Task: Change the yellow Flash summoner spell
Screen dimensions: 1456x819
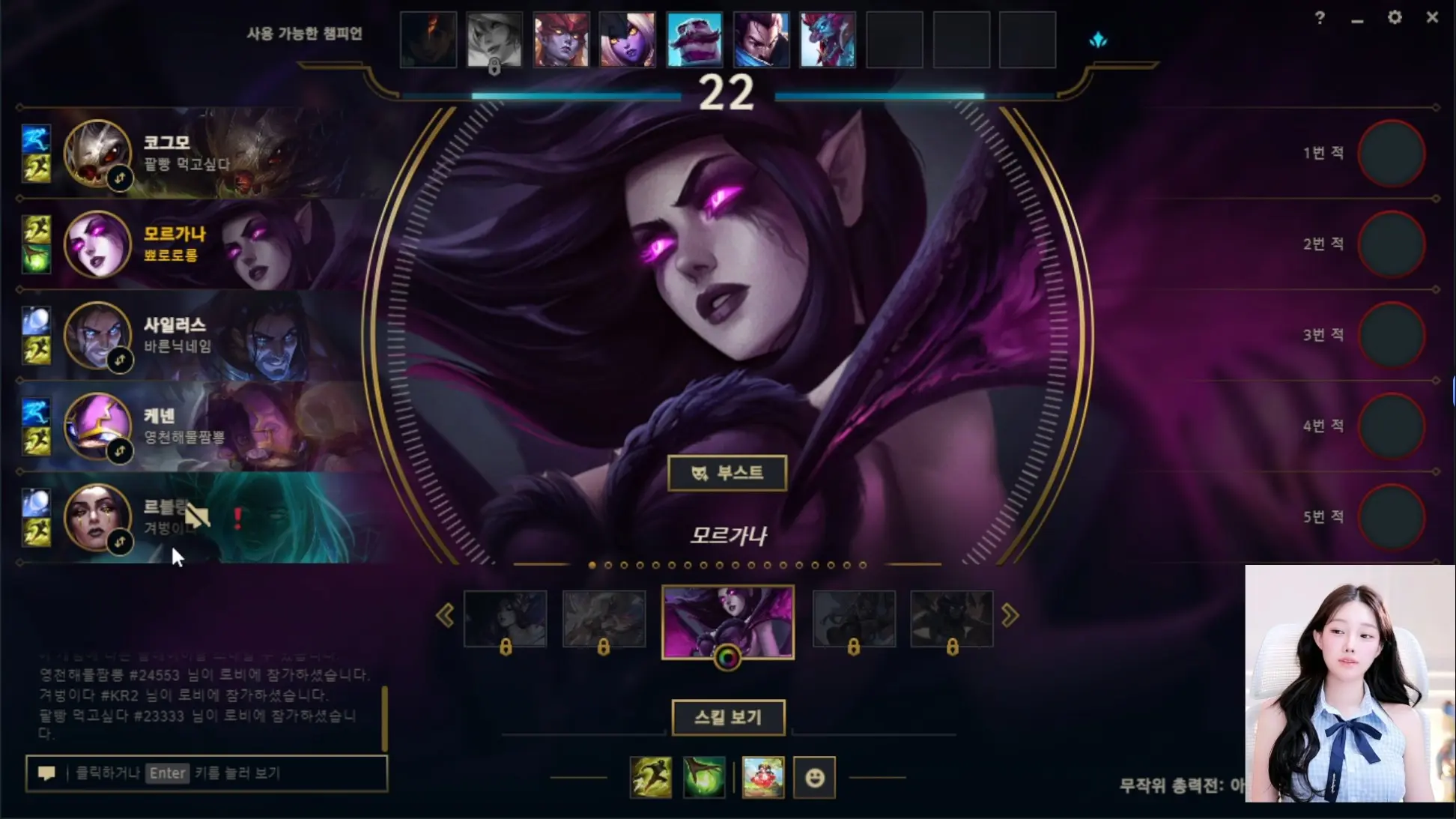Action: tap(650, 777)
